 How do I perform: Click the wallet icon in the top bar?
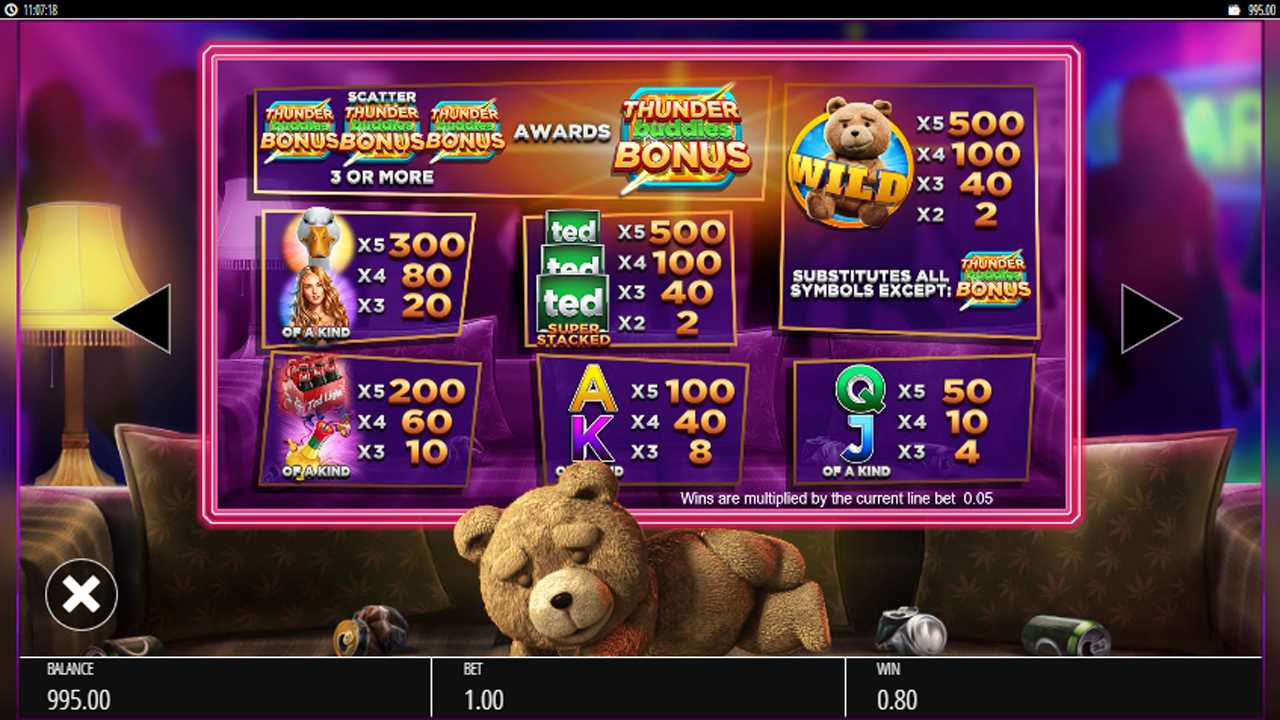pos(1234,8)
